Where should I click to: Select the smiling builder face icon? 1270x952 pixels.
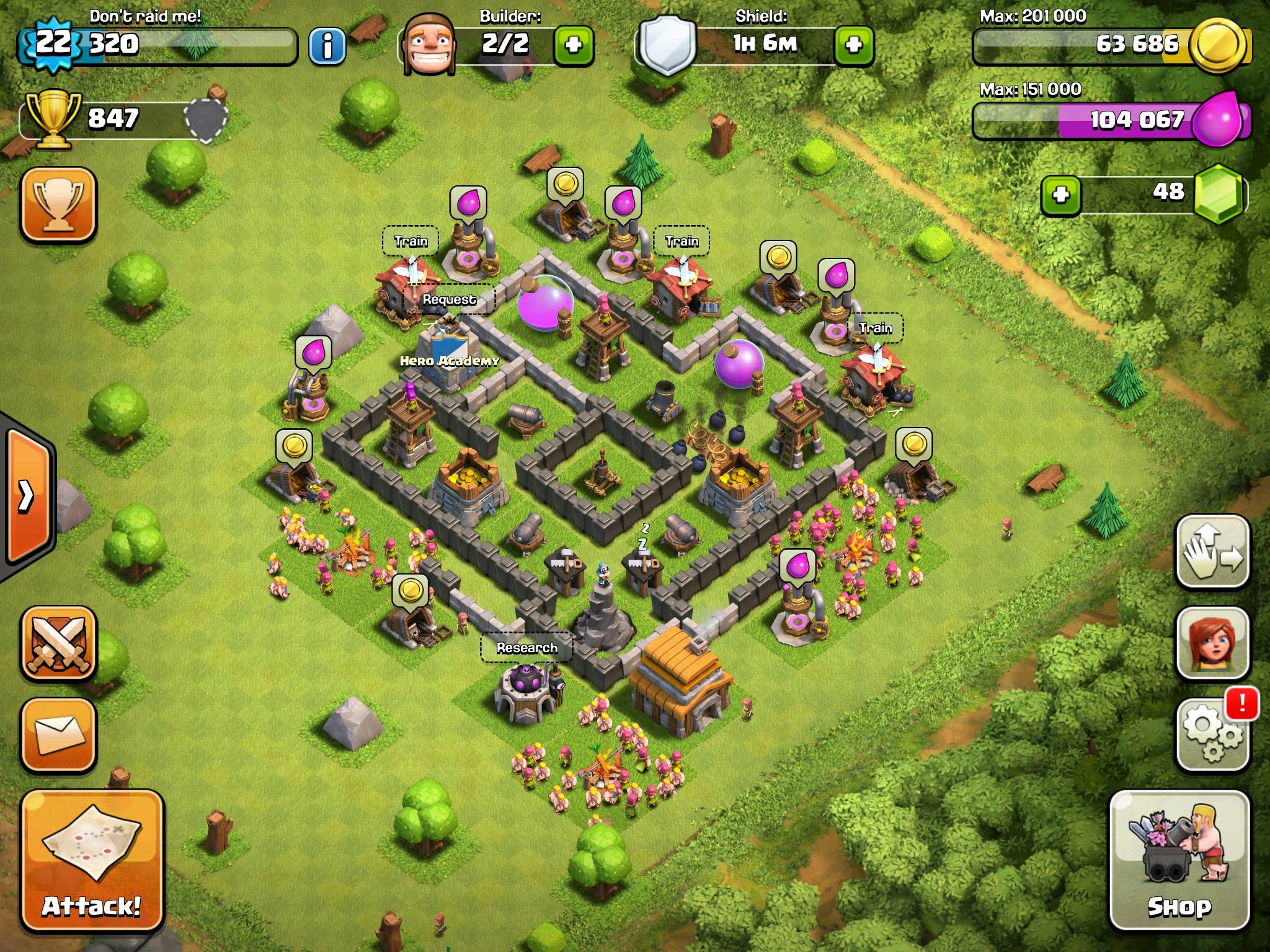click(429, 43)
